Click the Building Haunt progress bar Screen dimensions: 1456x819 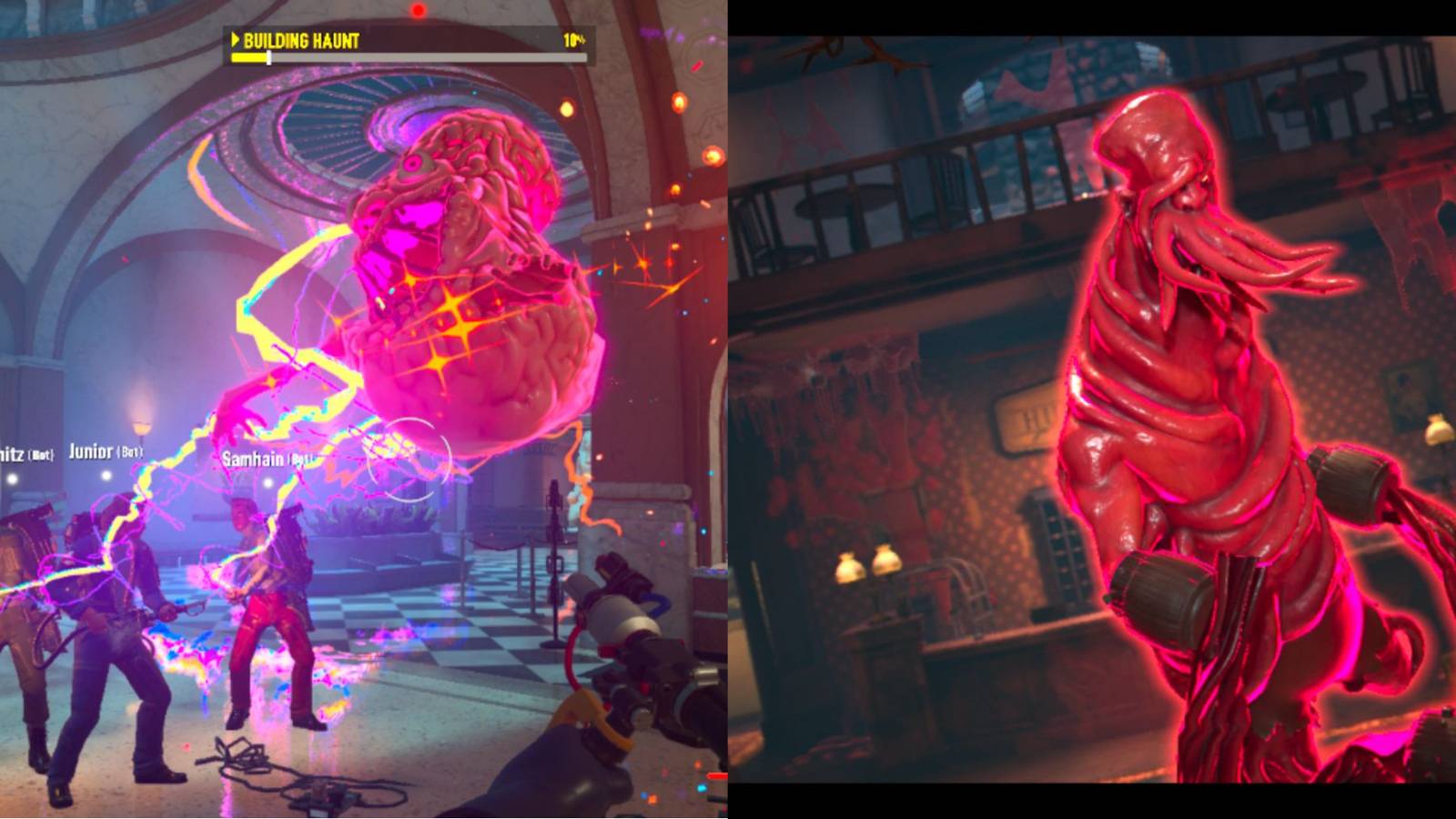(409, 56)
